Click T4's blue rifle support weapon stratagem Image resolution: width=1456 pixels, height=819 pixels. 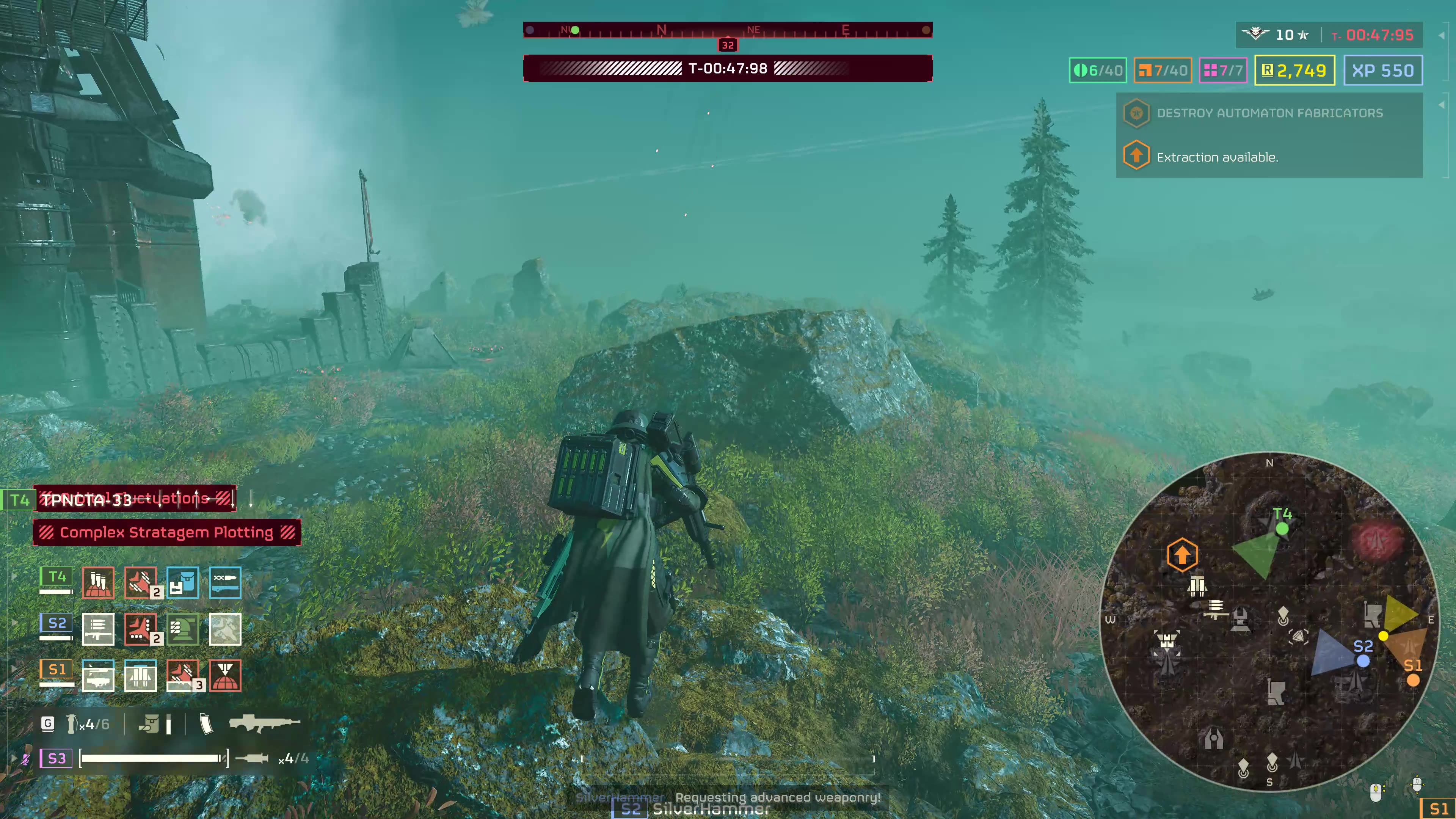(x=225, y=582)
